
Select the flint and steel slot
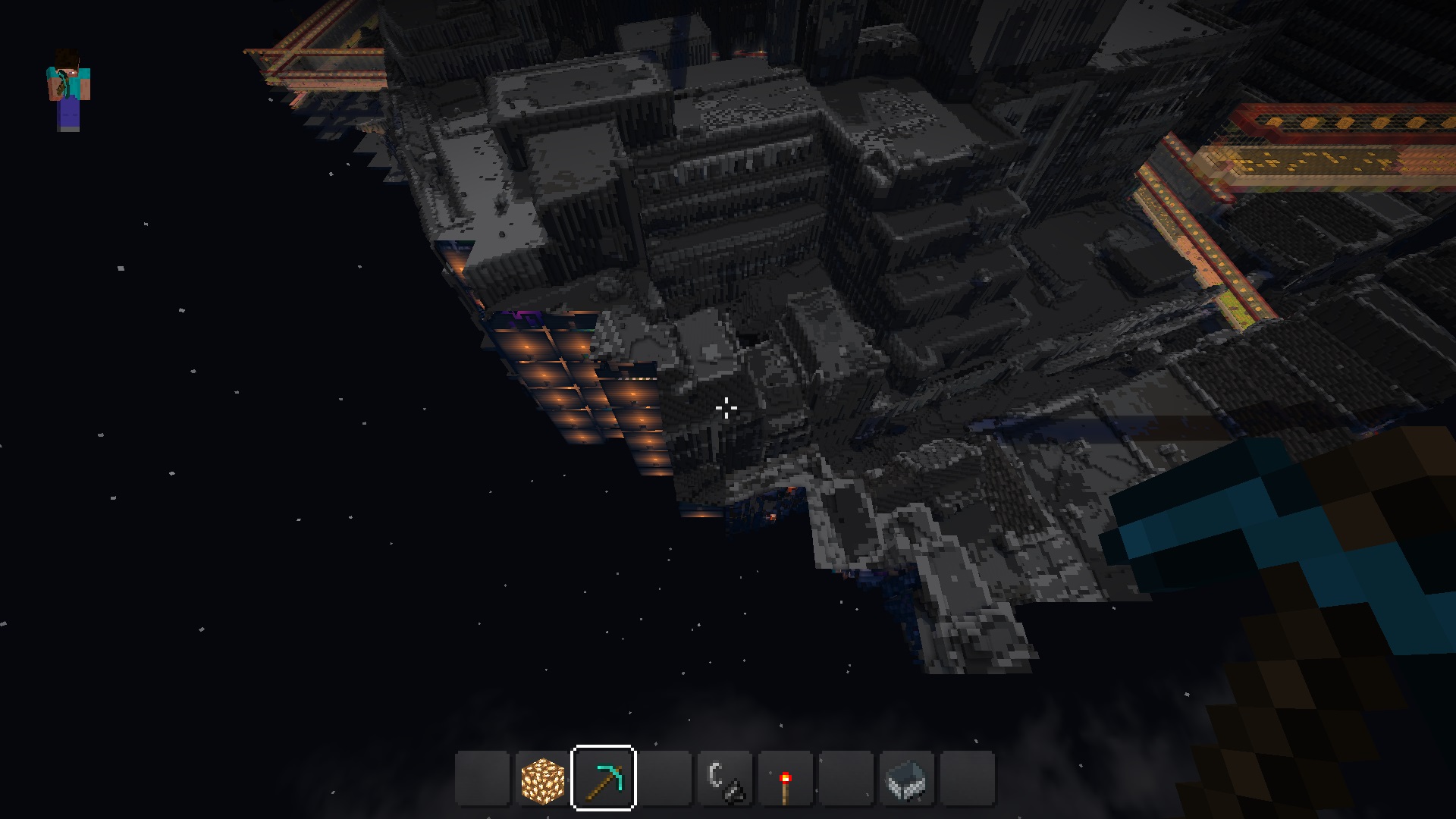click(x=725, y=779)
